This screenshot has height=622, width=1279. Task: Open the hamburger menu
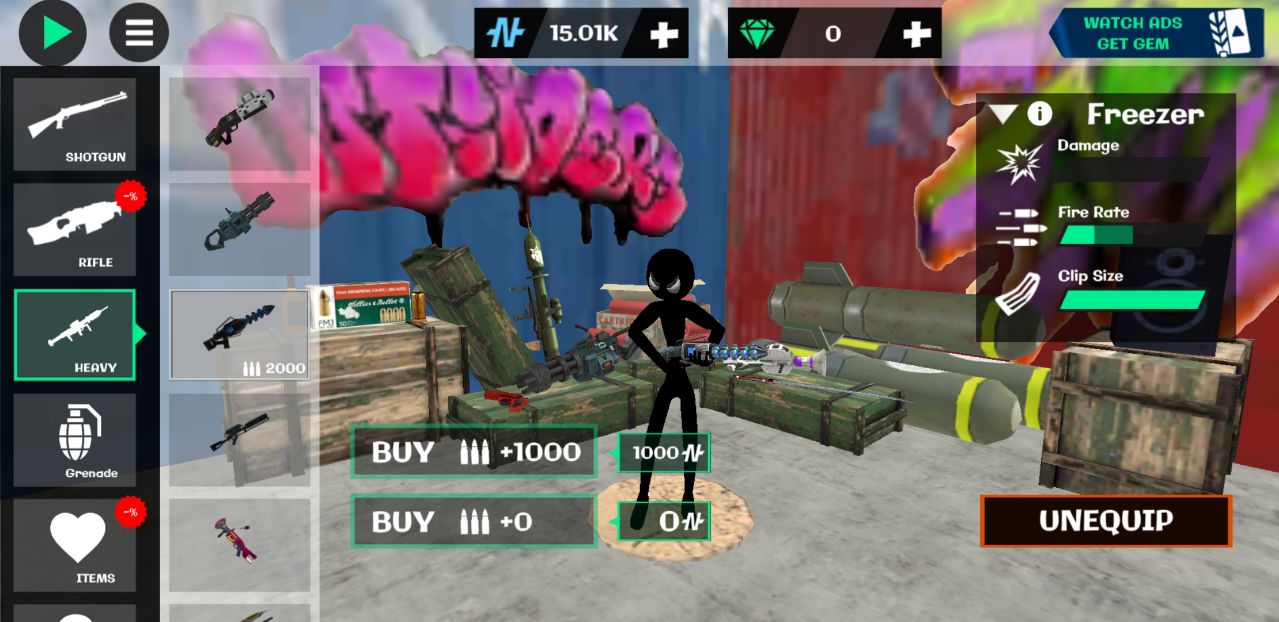coord(139,32)
